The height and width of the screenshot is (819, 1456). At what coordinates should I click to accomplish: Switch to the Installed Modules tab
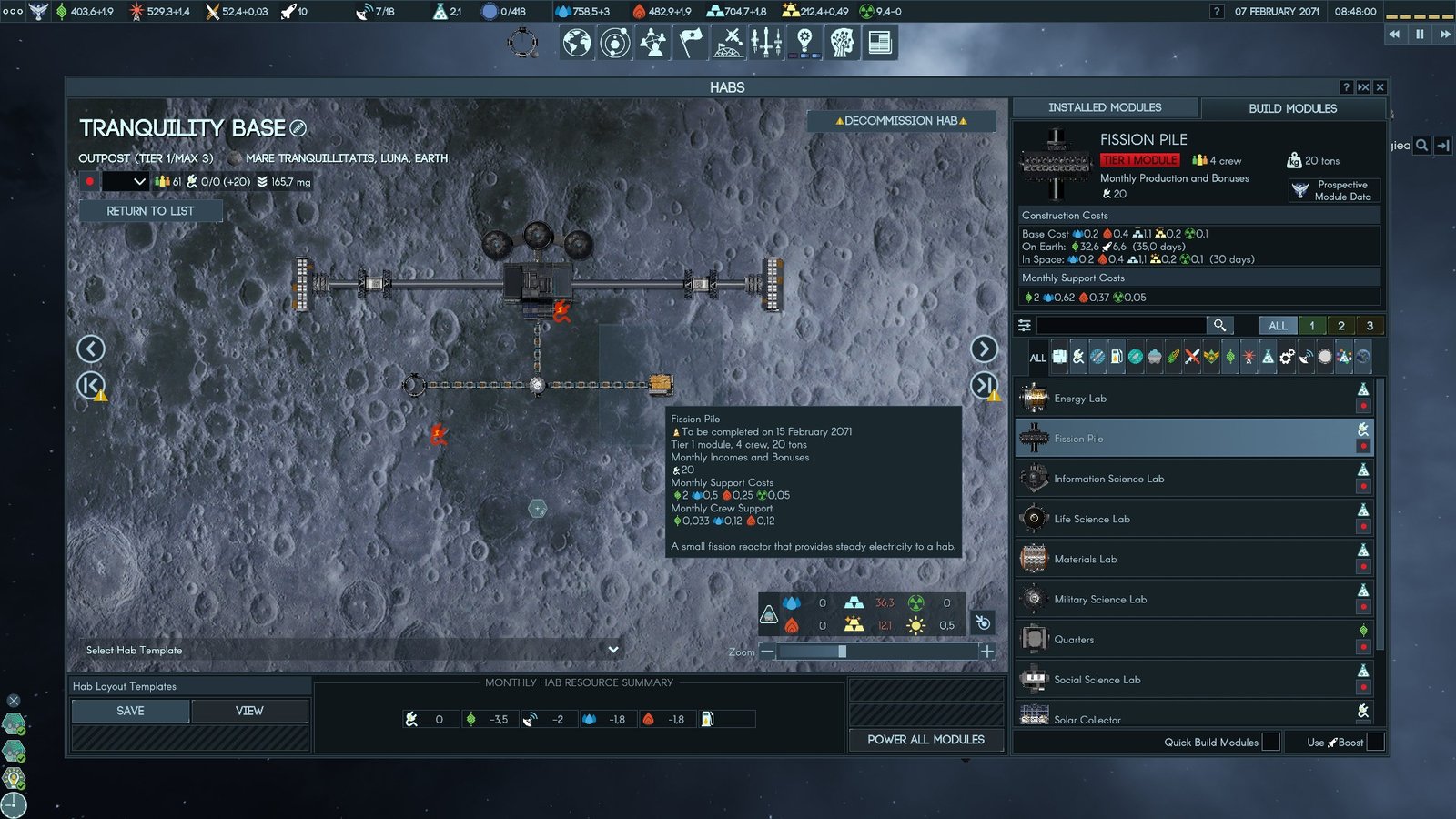(x=1107, y=107)
